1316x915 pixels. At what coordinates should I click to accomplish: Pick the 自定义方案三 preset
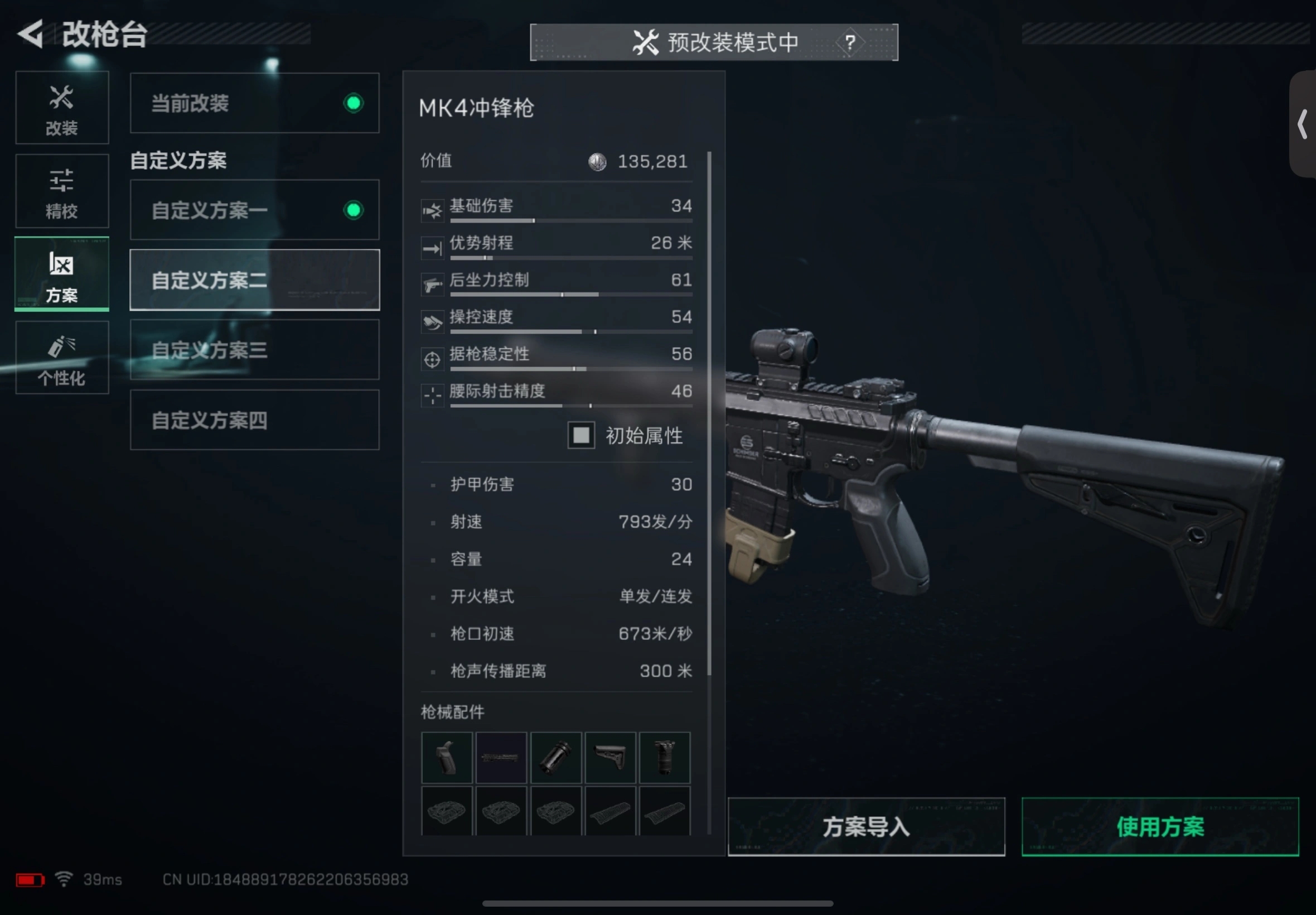click(254, 350)
